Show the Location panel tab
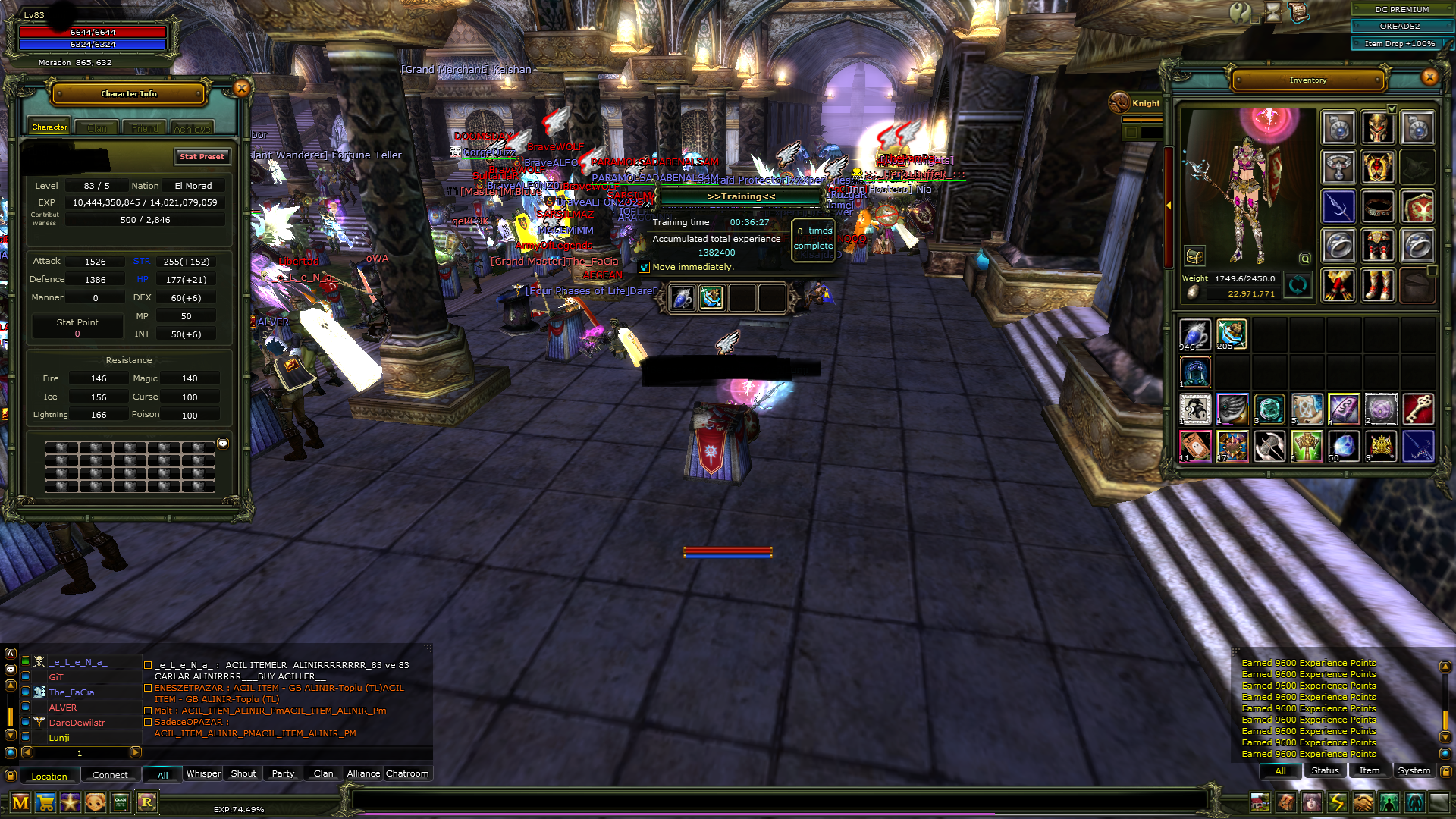Viewport: 1456px width, 819px height. (x=49, y=776)
